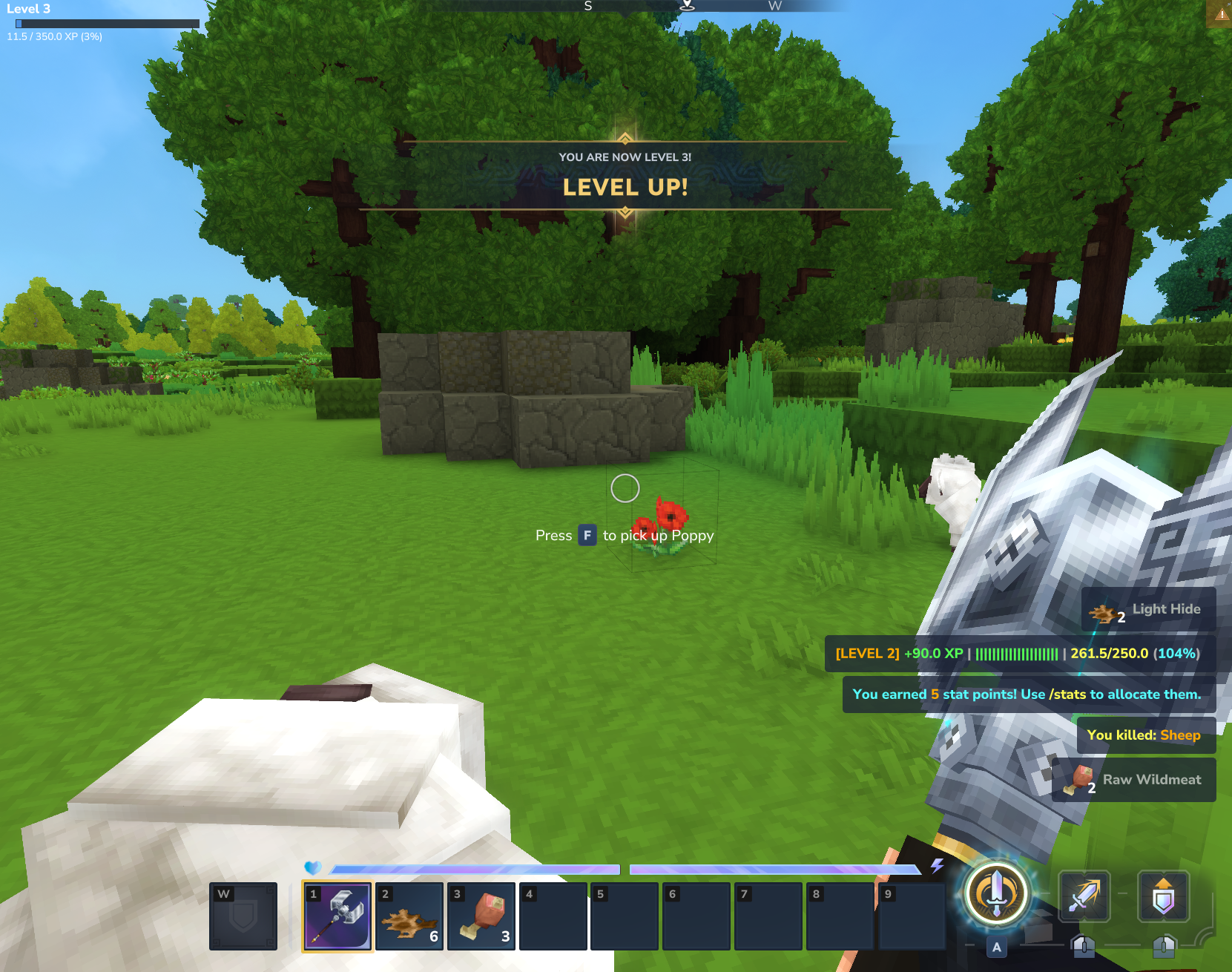
Task: Click the heart icon on the health bar
Action: point(313,866)
